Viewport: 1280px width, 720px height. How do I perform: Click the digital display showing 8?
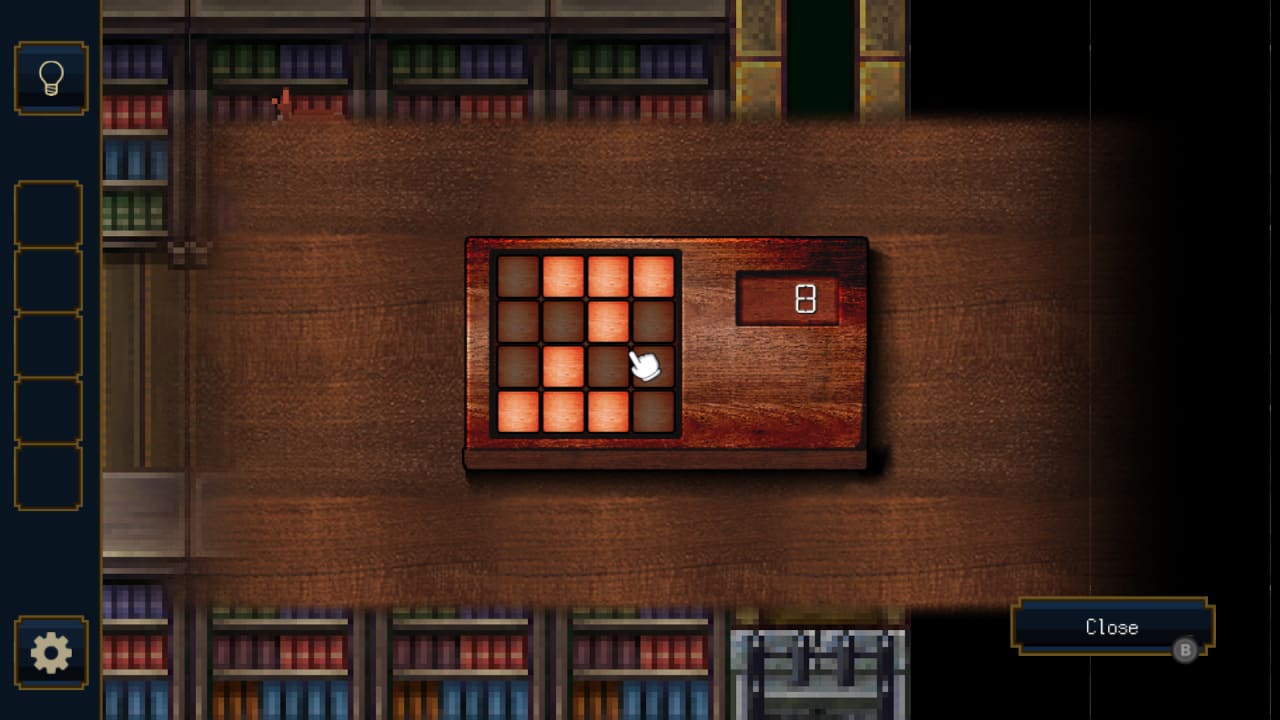pyautogui.click(x=787, y=296)
